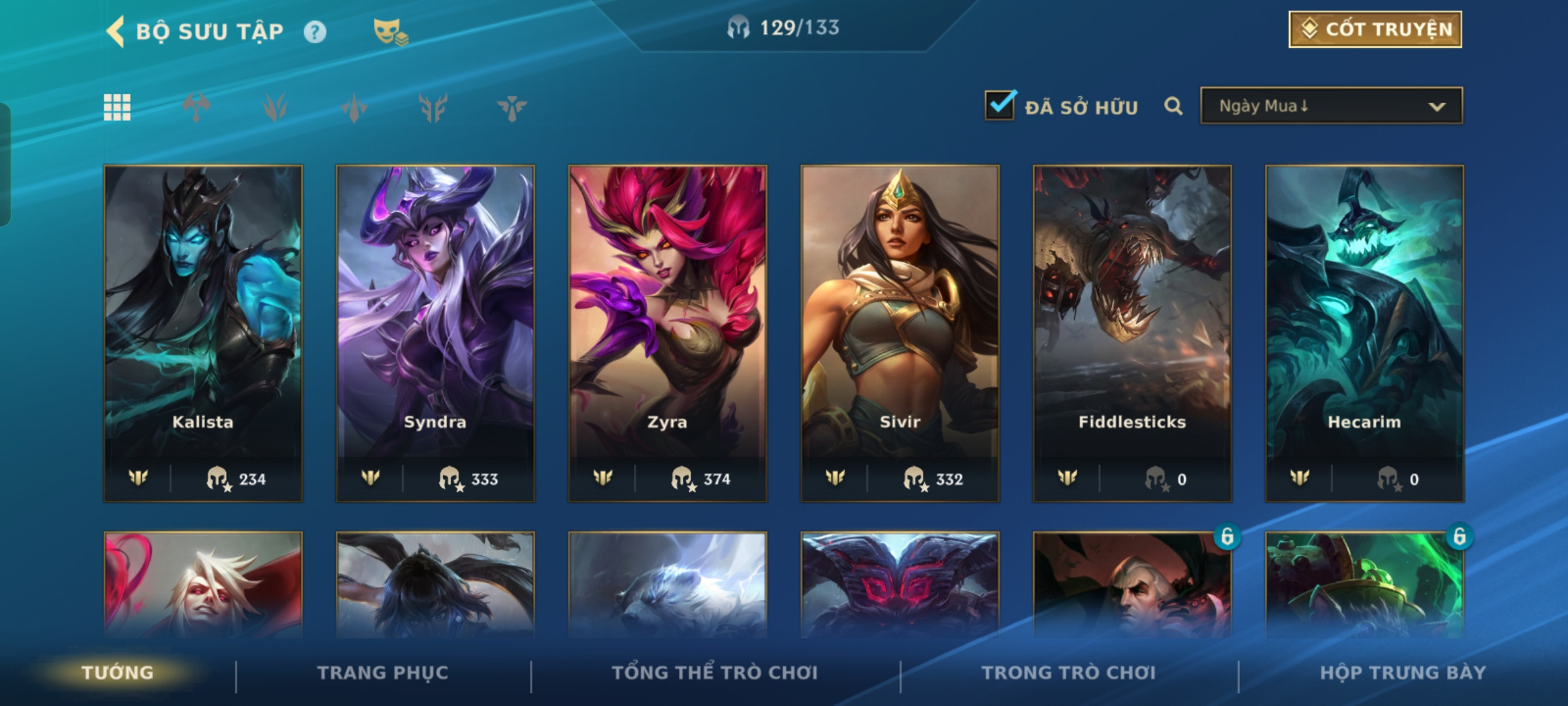Open the Zyra champion card
1568x706 pixels.
[668, 333]
